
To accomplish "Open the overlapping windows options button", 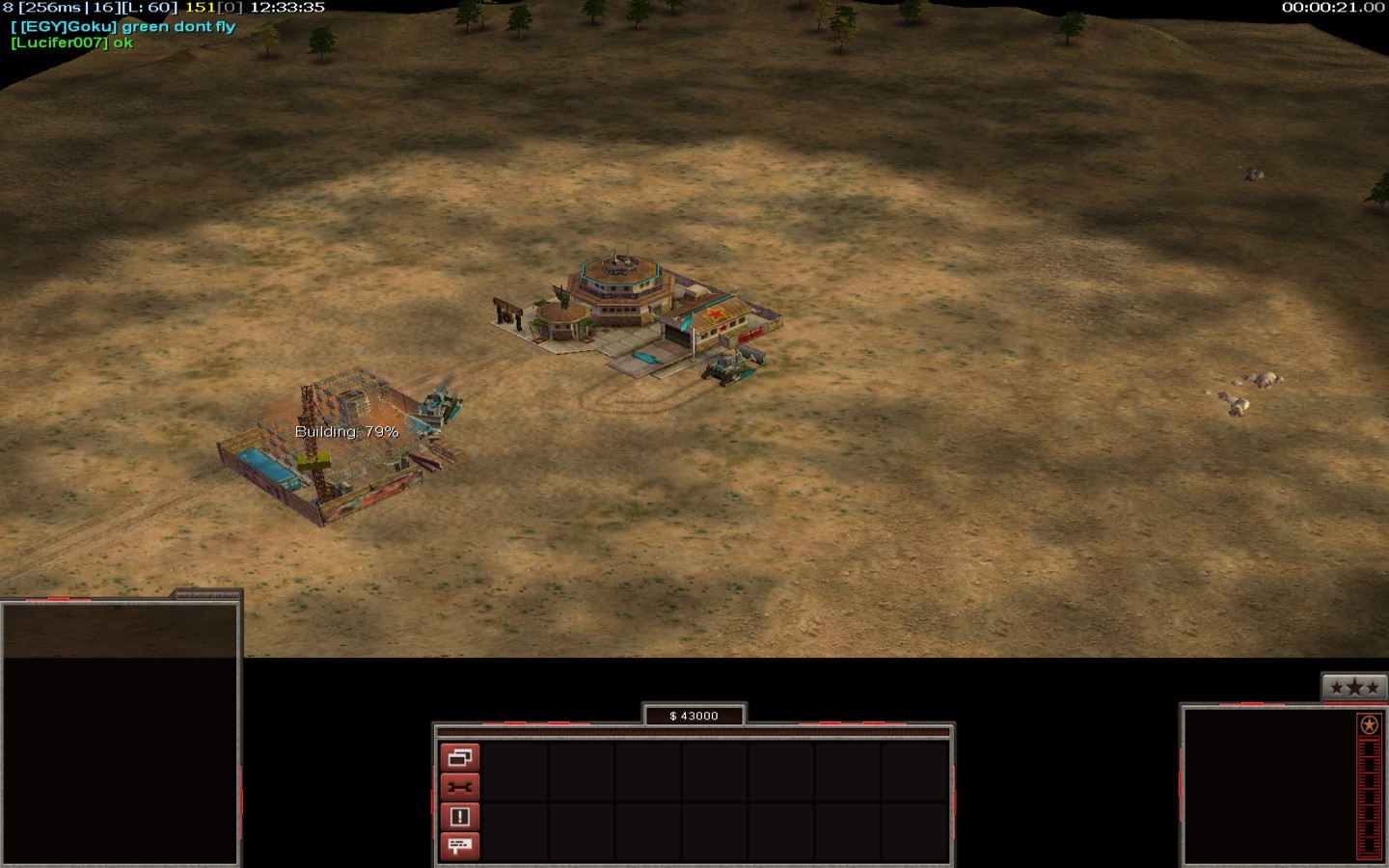I will pos(459,758).
